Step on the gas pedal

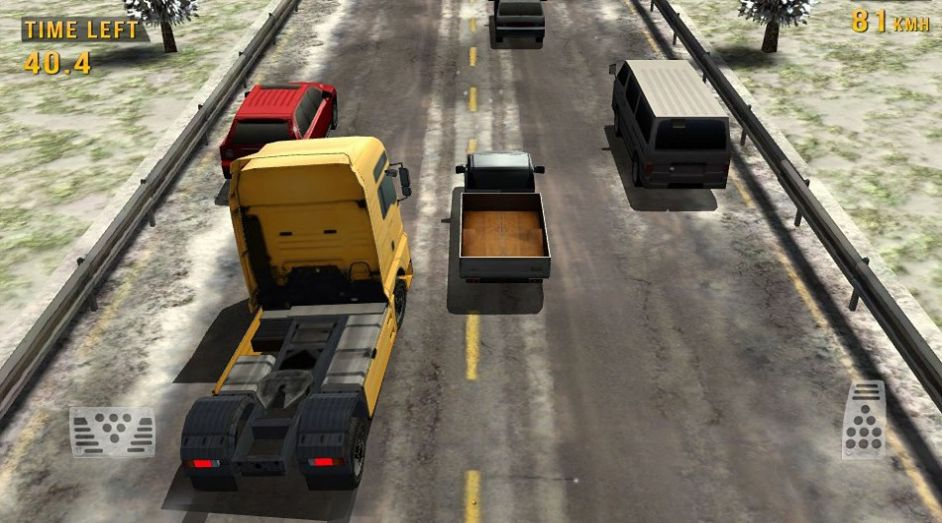coord(863,420)
